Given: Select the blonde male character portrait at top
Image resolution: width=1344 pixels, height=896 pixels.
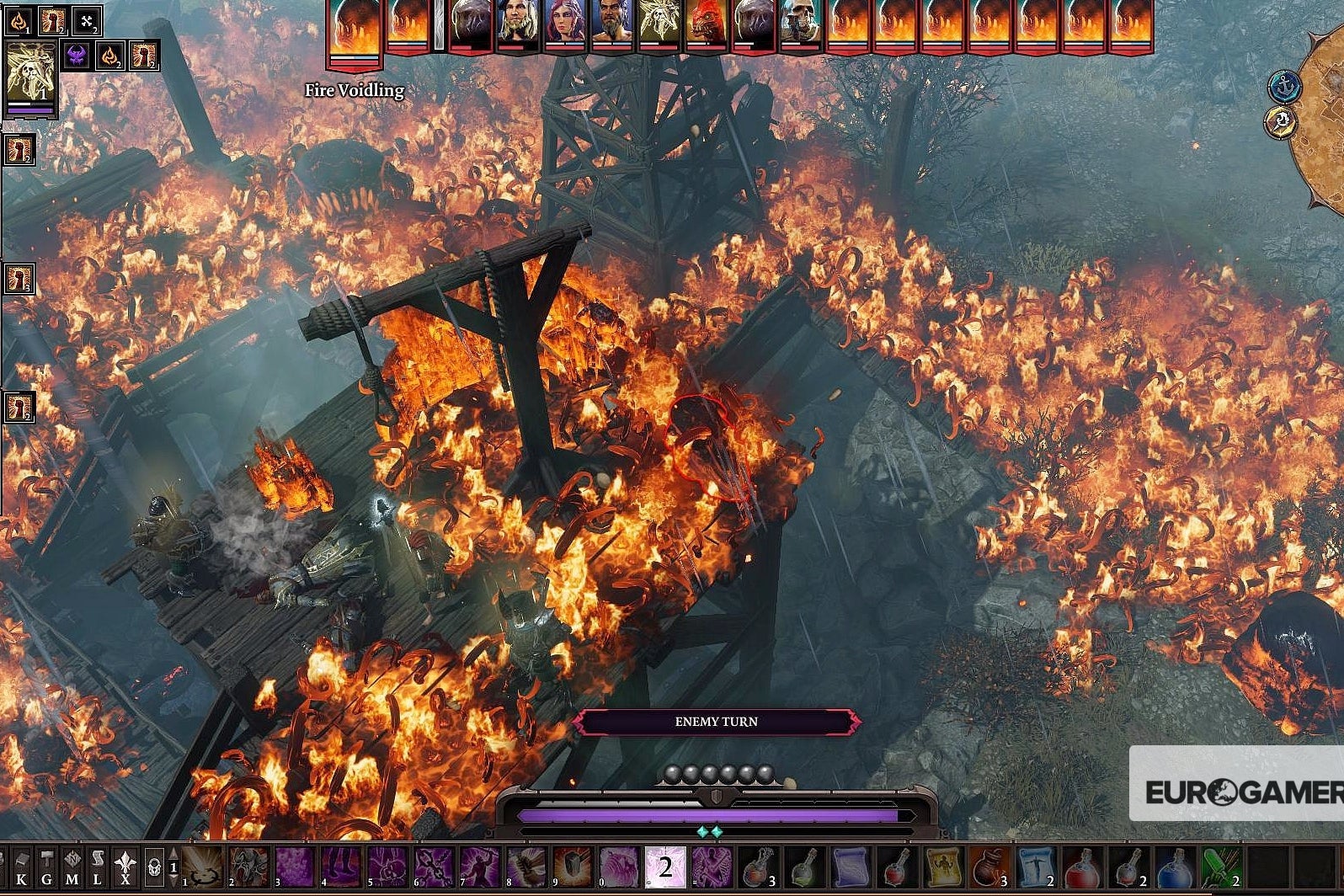Looking at the screenshot, I should pyautogui.click(x=515, y=21).
